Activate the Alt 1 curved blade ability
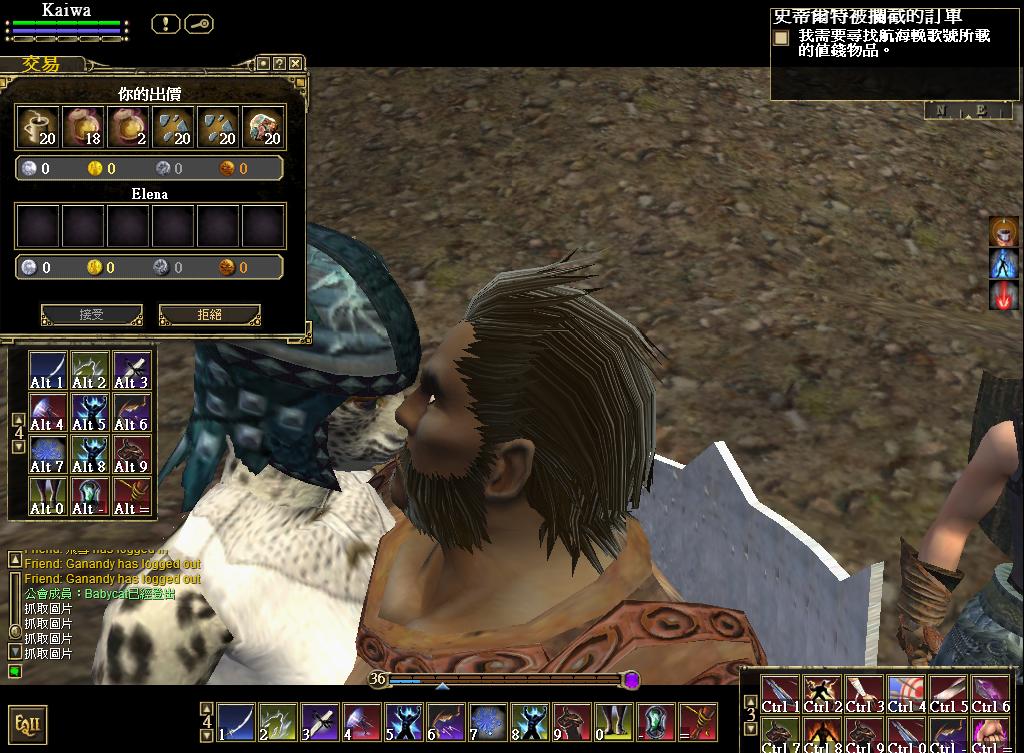 pos(47,370)
